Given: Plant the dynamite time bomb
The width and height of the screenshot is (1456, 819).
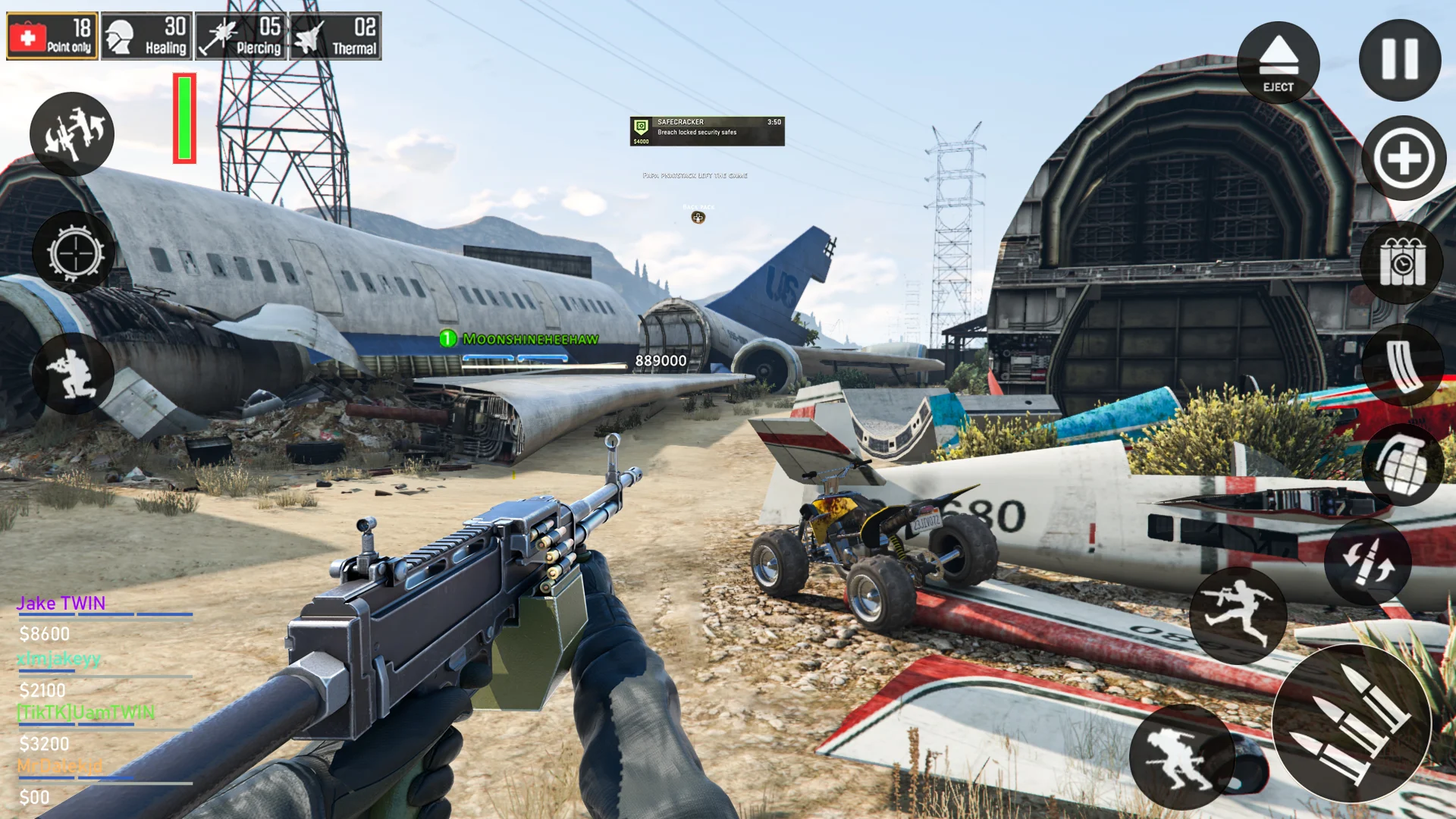Looking at the screenshot, I should (1402, 263).
